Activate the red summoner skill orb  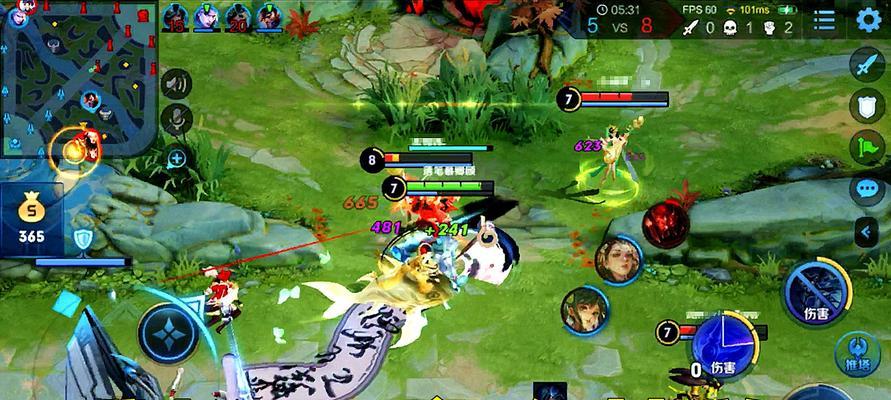[x=665, y=224]
